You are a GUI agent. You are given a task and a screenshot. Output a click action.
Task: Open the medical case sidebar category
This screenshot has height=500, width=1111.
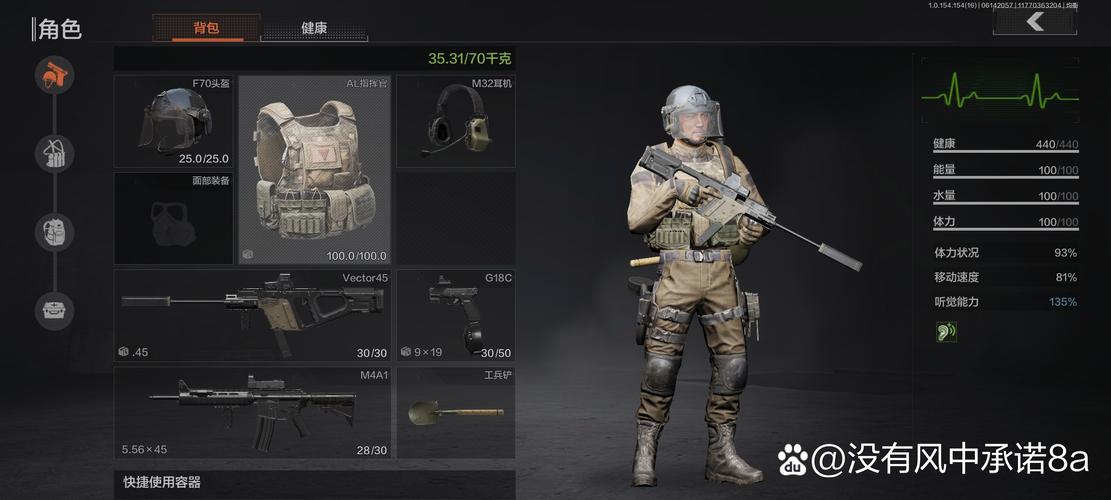[x=55, y=311]
